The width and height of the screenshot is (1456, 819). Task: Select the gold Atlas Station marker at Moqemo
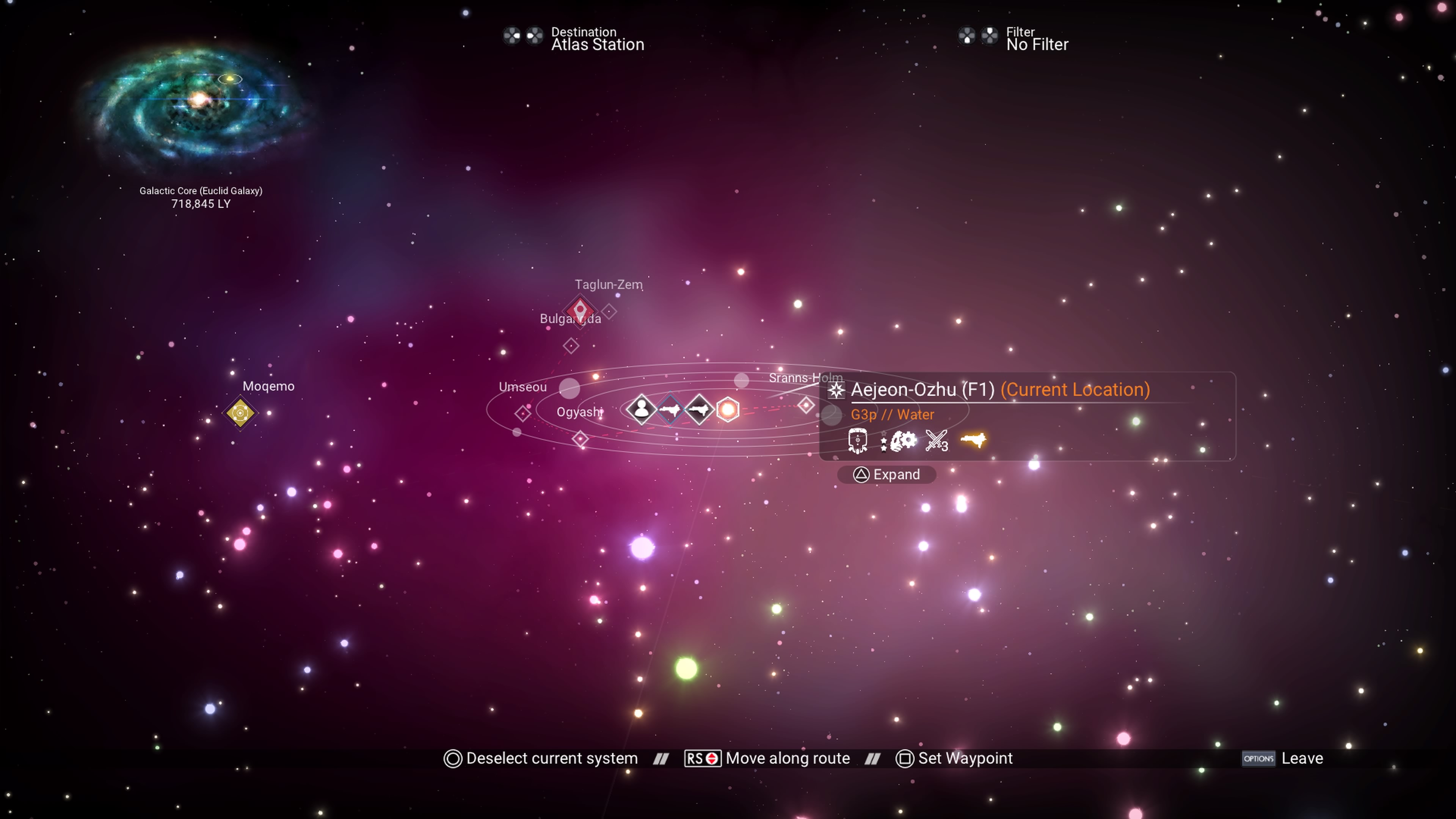pyautogui.click(x=240, y=413)
